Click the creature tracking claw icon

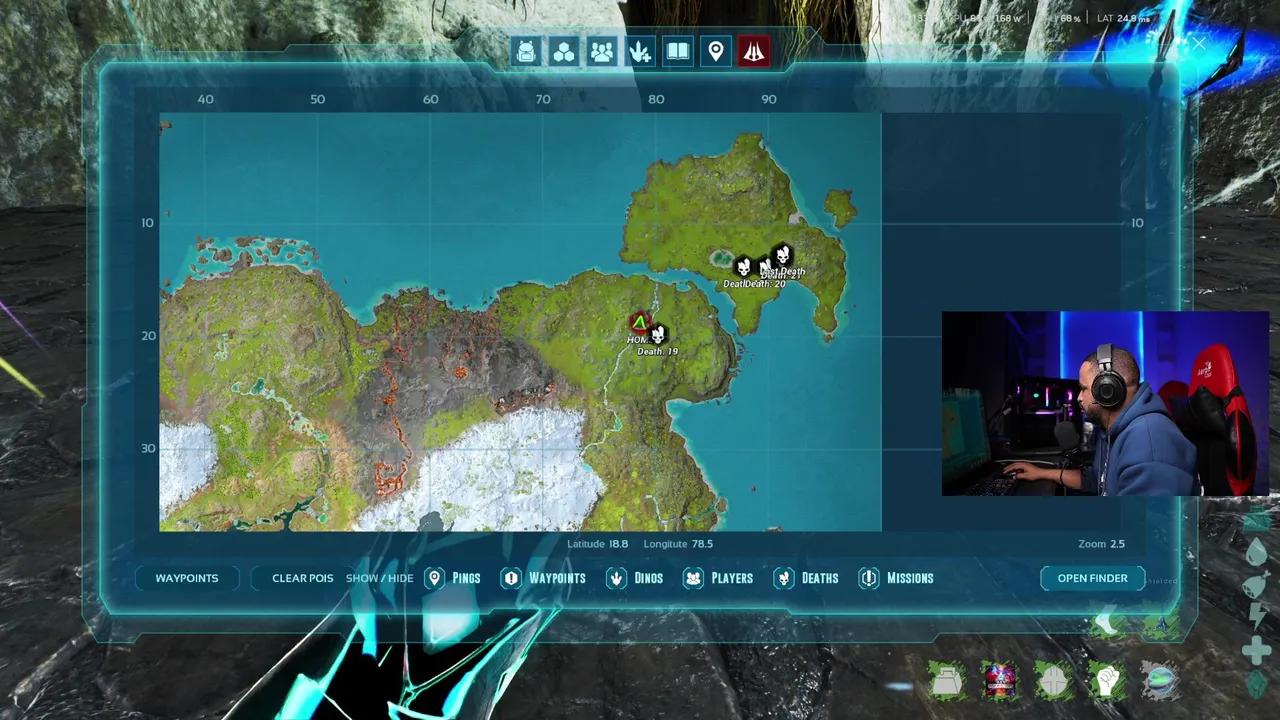tap(639, 51)
